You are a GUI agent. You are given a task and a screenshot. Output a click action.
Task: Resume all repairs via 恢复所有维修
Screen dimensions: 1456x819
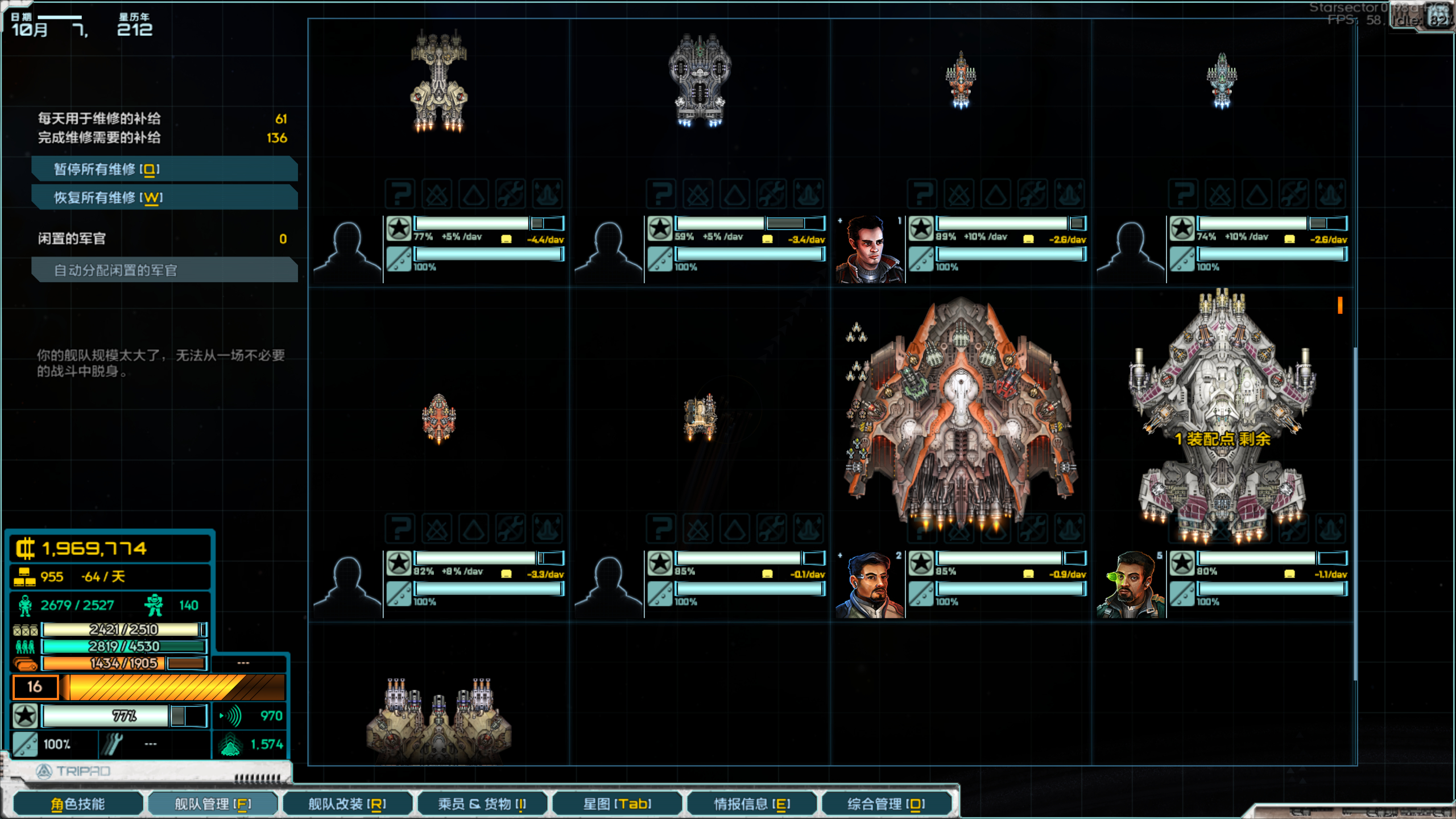pos(164,197)
